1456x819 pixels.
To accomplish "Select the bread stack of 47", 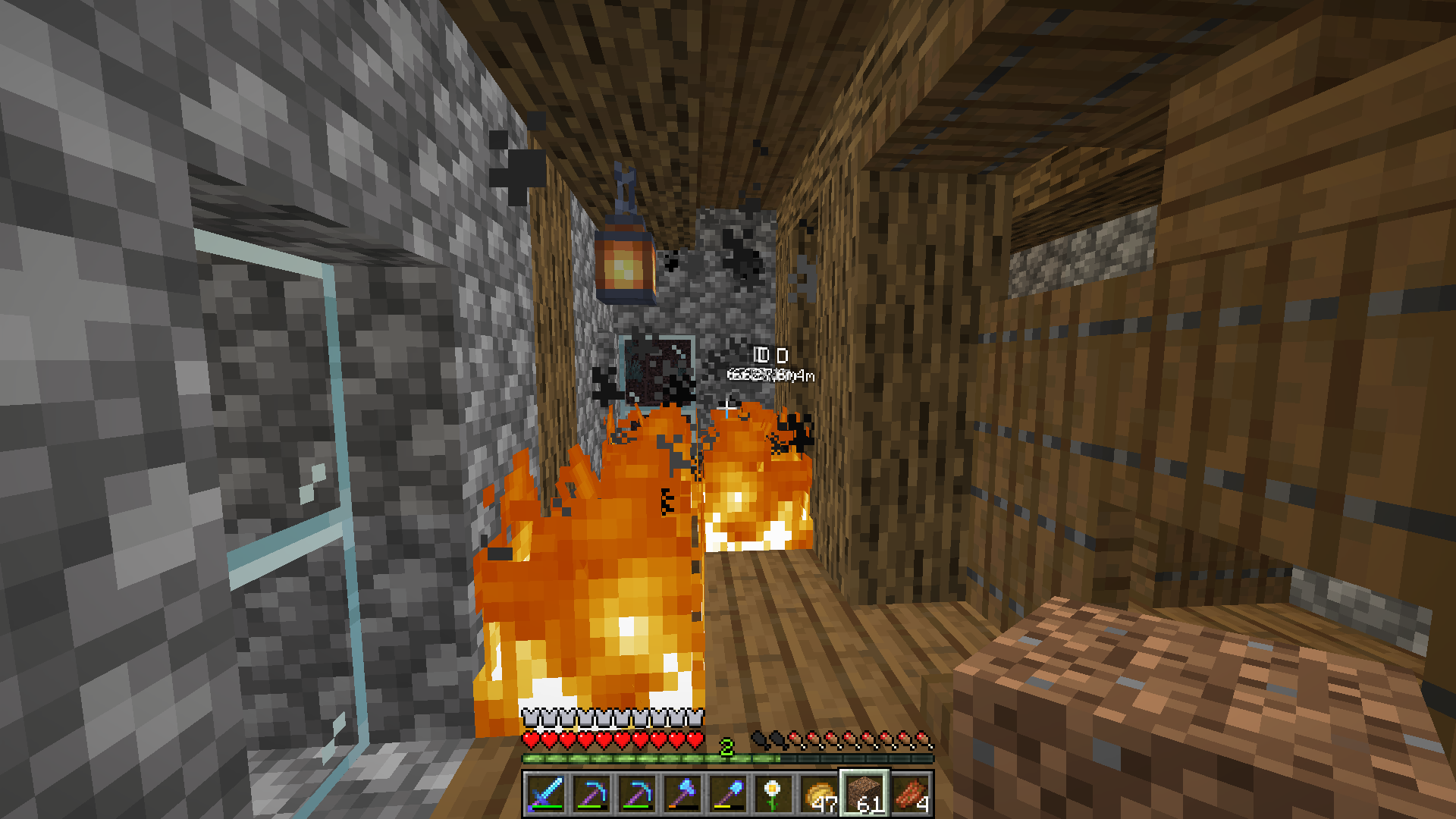I will 819,794.
